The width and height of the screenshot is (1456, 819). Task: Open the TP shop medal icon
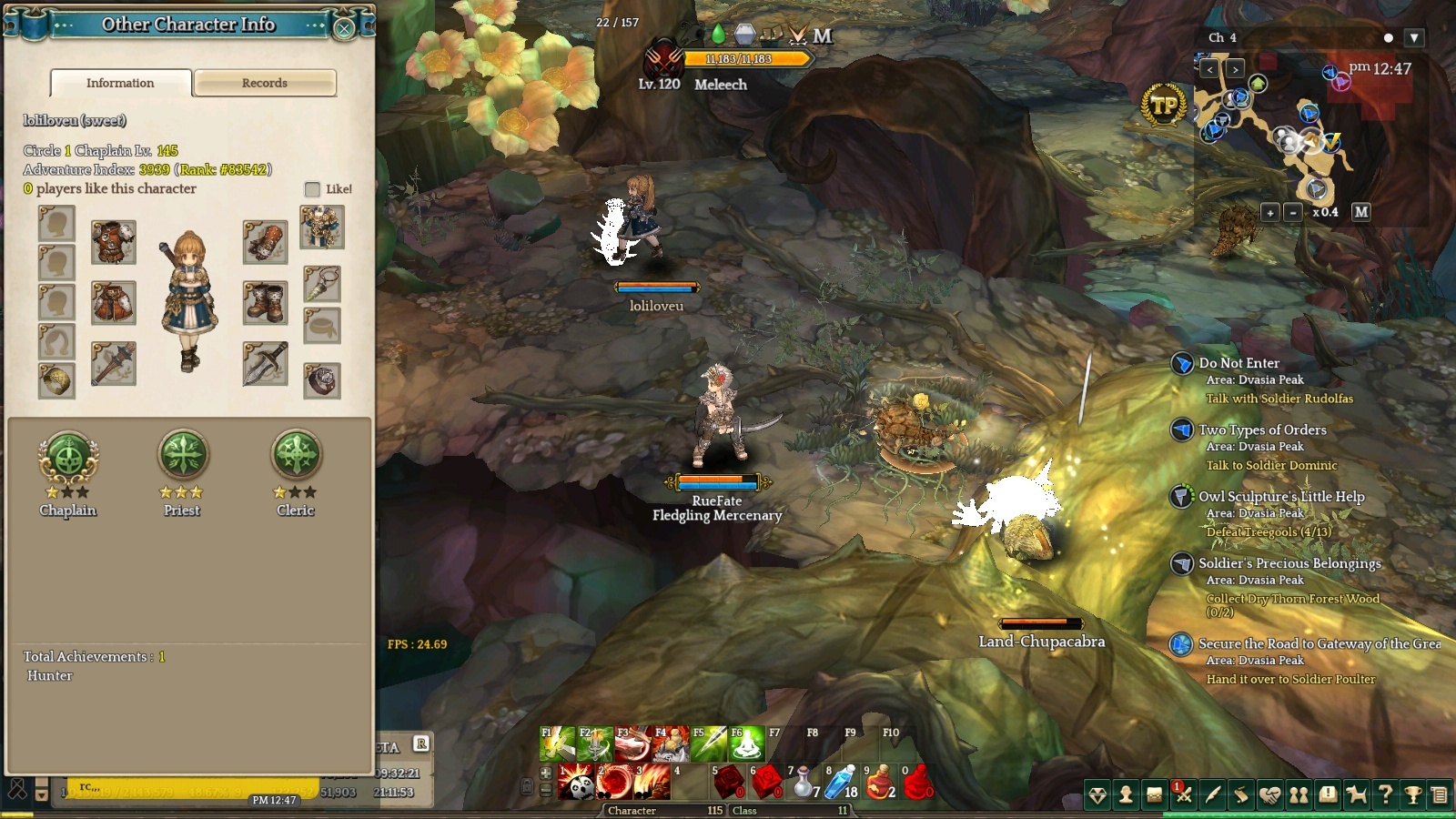(1164, 106)
